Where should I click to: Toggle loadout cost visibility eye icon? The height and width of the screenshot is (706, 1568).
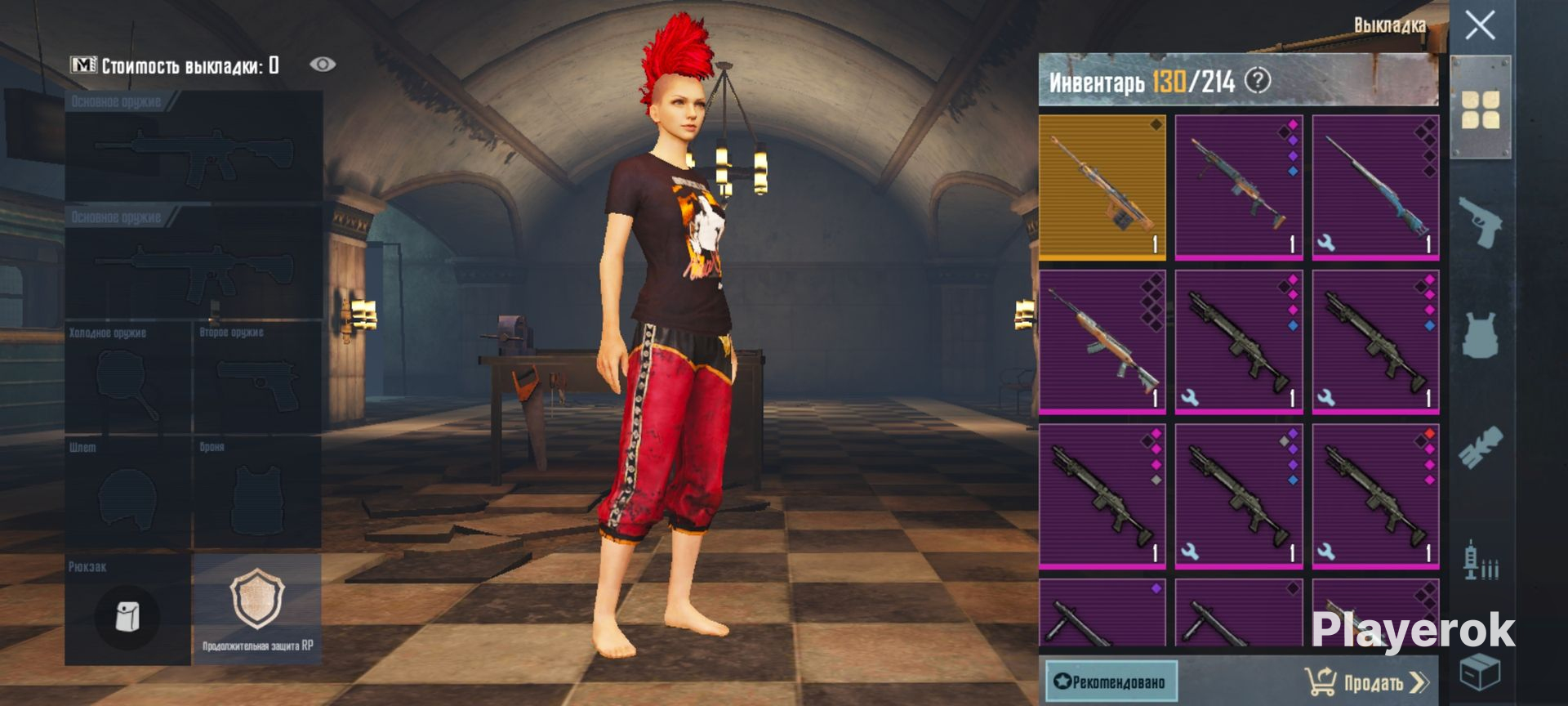pos(323,65)
